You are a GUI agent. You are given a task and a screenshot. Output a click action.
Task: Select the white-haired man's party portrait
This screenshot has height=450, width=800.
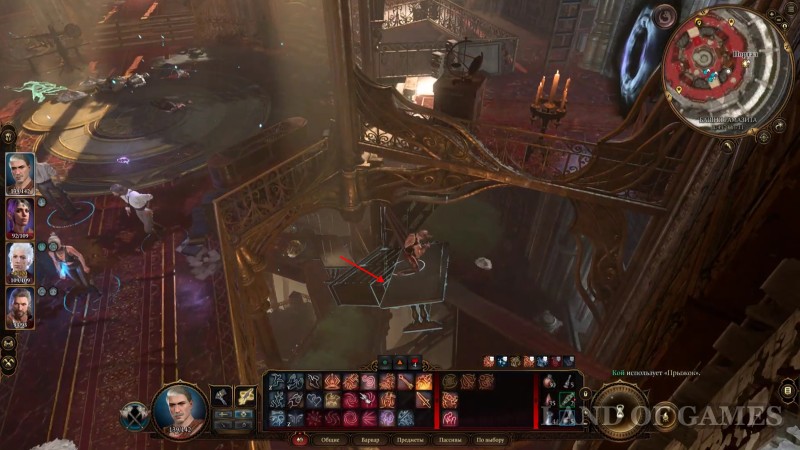coord(20,170)
